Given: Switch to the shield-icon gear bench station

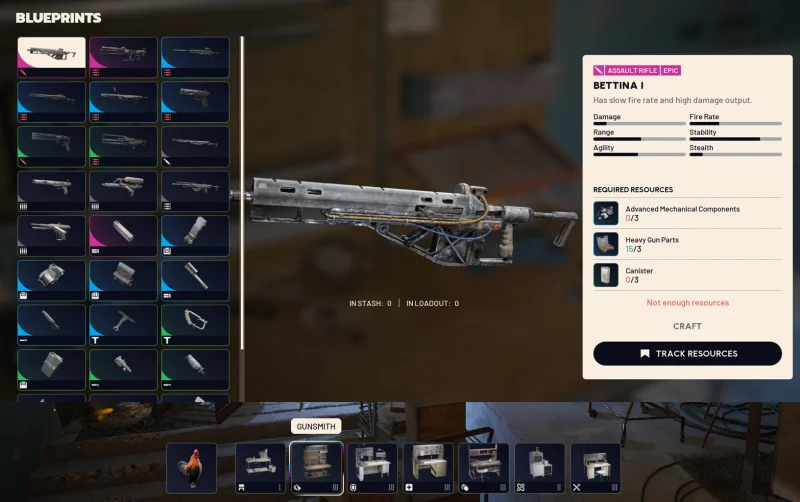Looking at the screenshot, I should 373,468.
